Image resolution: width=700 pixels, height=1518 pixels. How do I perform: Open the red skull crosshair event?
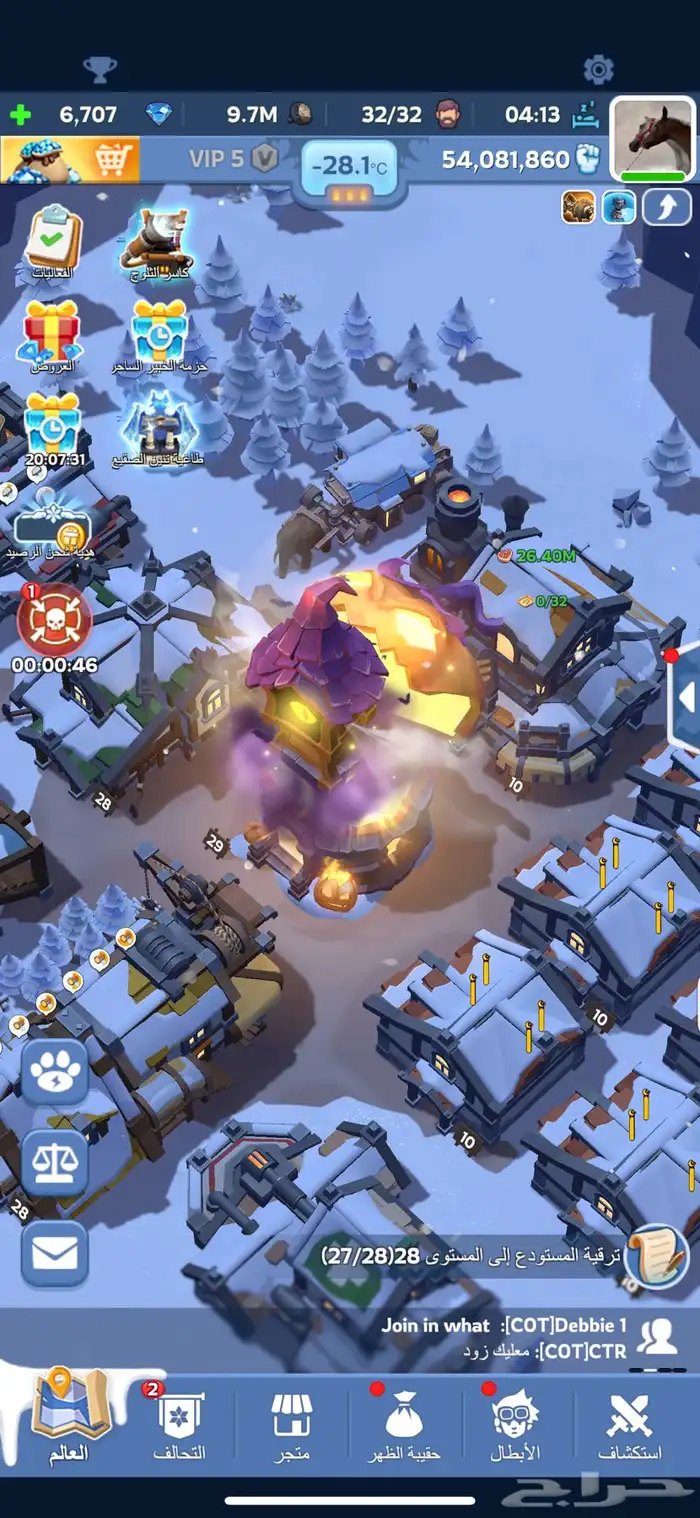(55, 620)
